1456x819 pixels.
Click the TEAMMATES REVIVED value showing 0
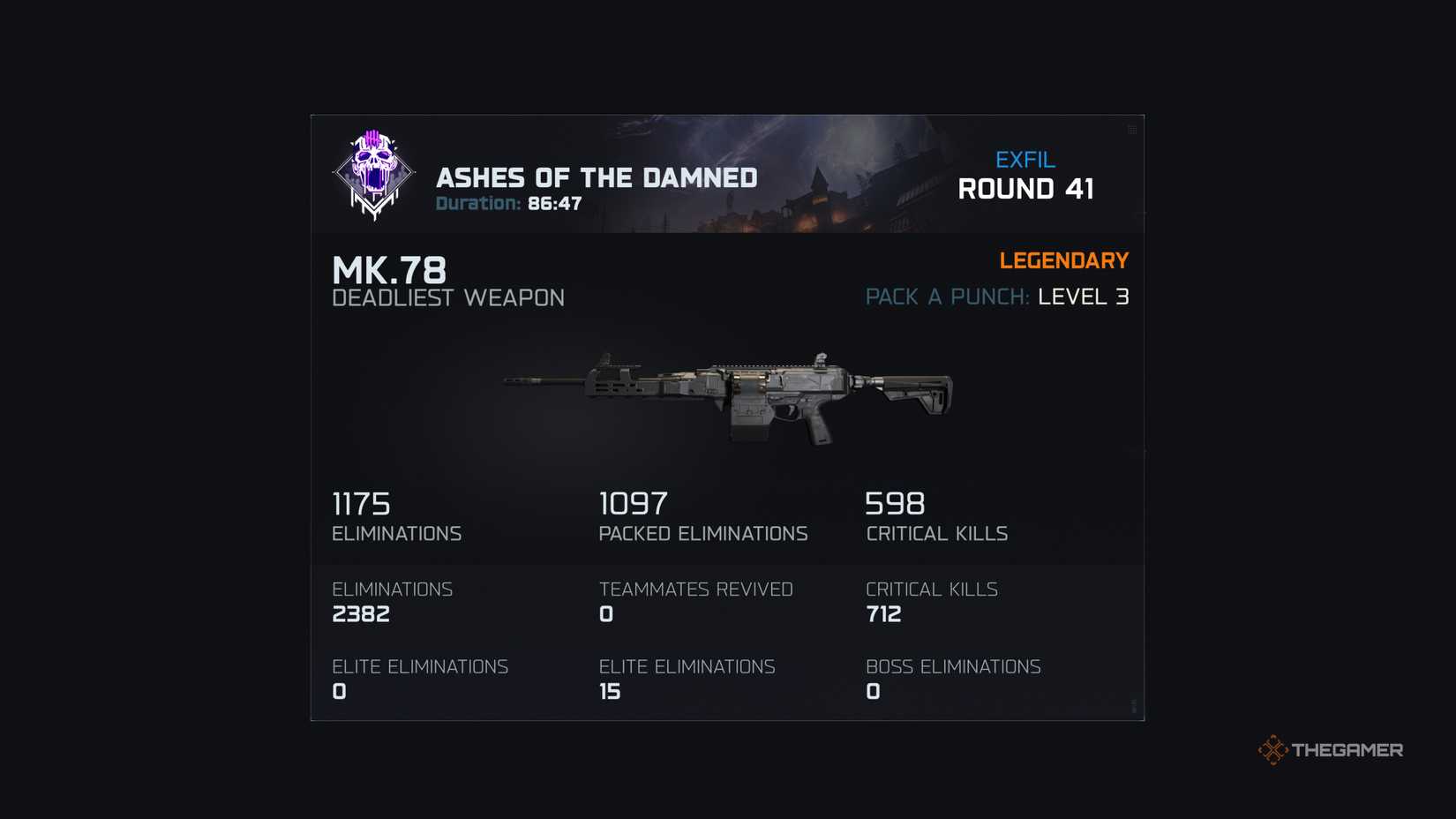tap(696, 602)
